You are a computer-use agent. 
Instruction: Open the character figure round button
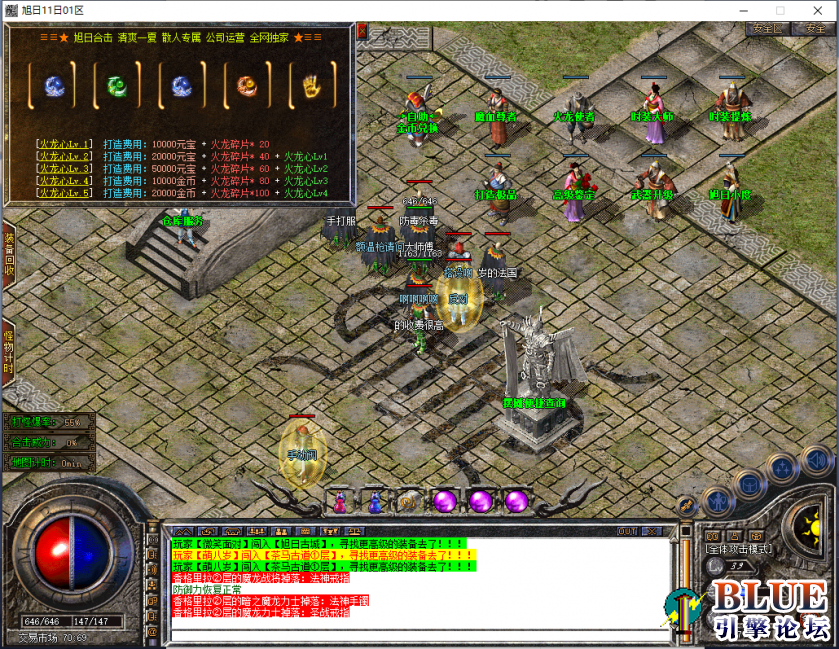click(x=716, y=500)
